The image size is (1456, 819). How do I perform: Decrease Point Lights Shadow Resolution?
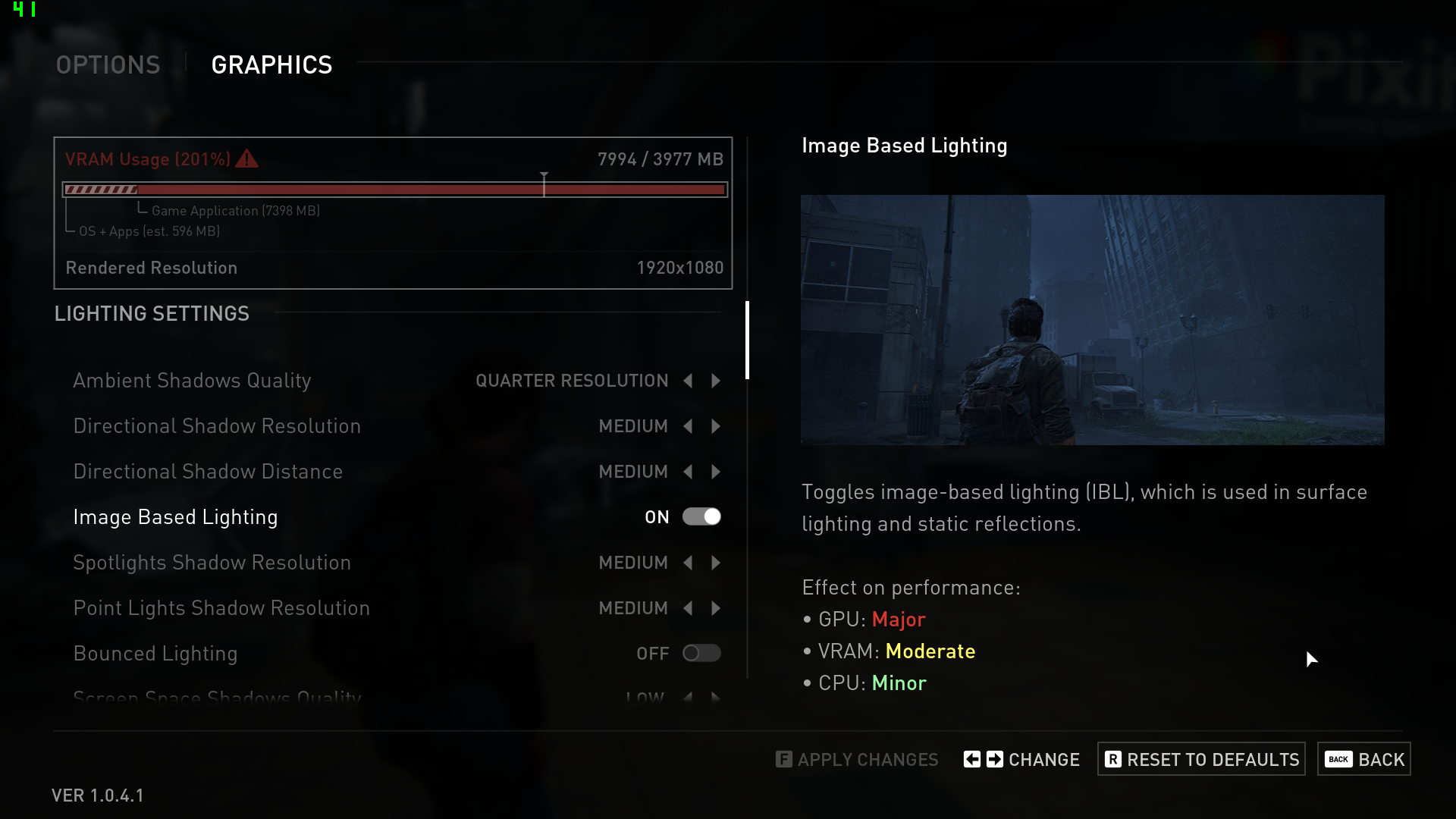[x=688, y=608]
